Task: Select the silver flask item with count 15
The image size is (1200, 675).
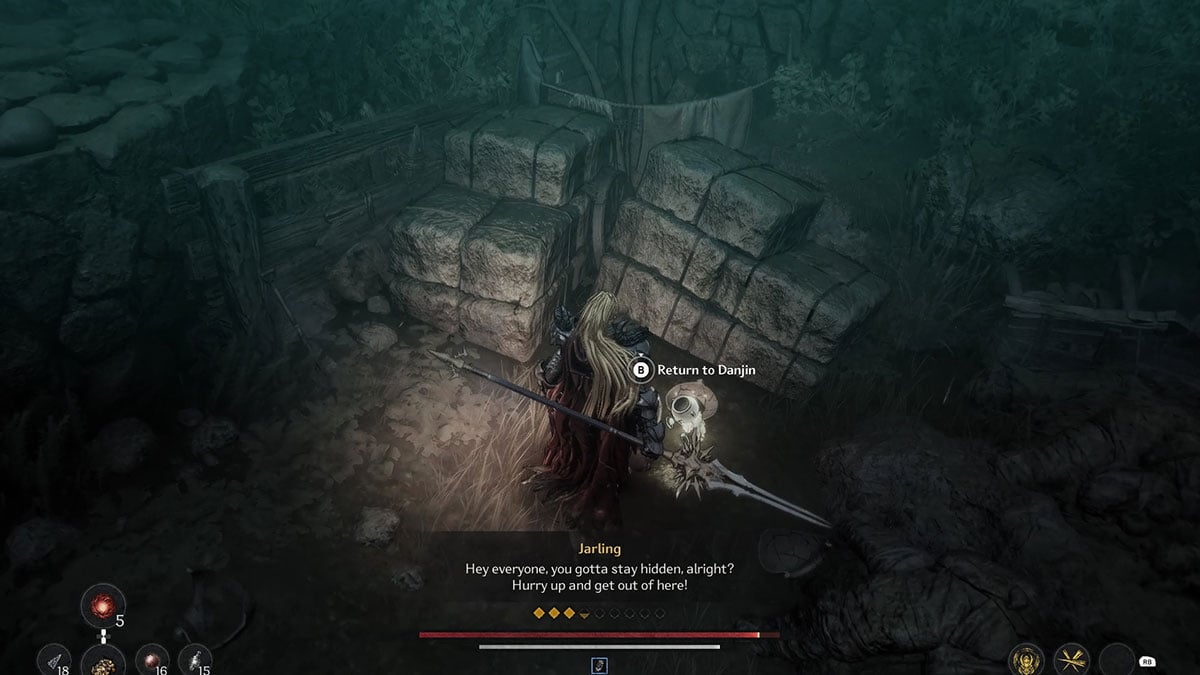Action: click(194, 660)
